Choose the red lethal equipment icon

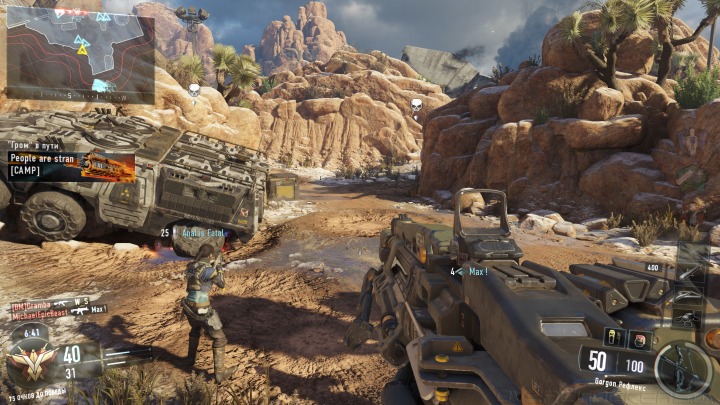(639, 340)
